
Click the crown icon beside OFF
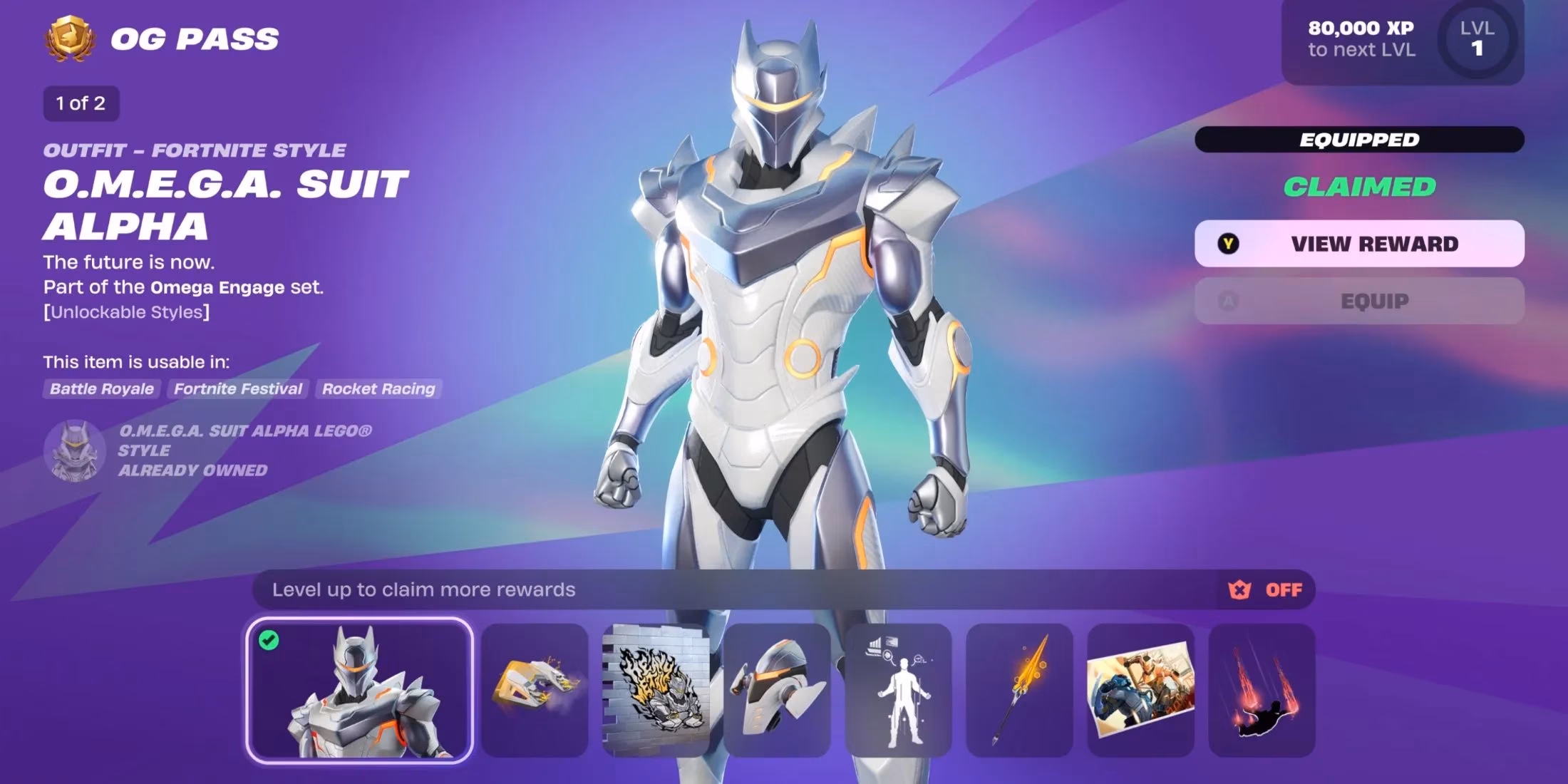click(x=1239, y=590)
